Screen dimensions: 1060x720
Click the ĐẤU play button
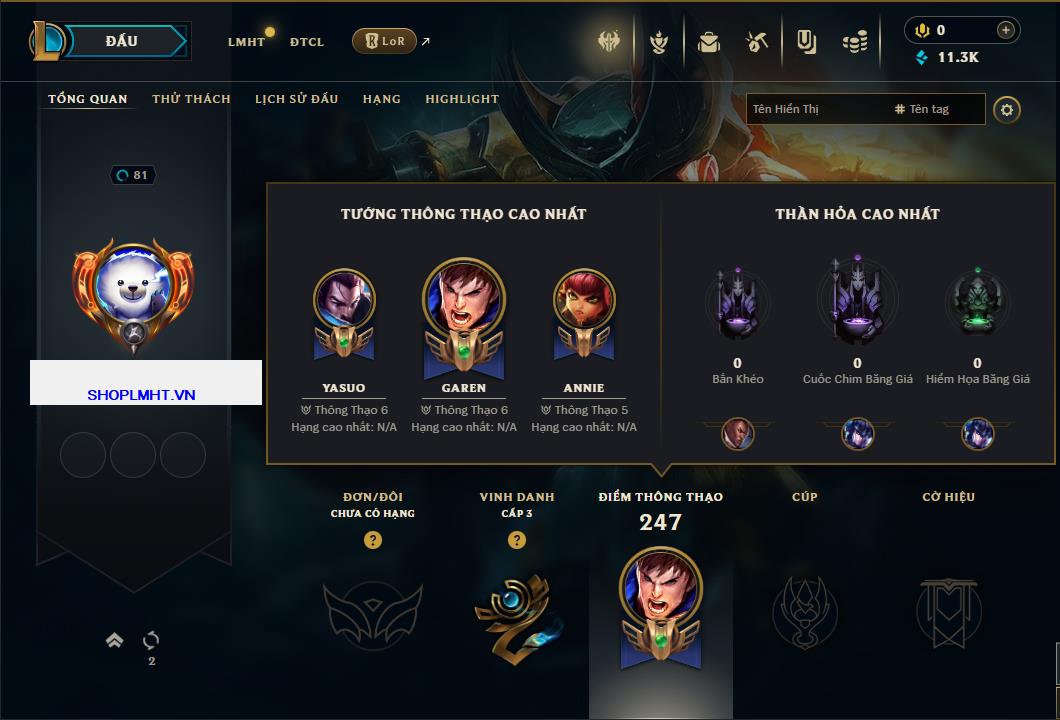(122, 41)
